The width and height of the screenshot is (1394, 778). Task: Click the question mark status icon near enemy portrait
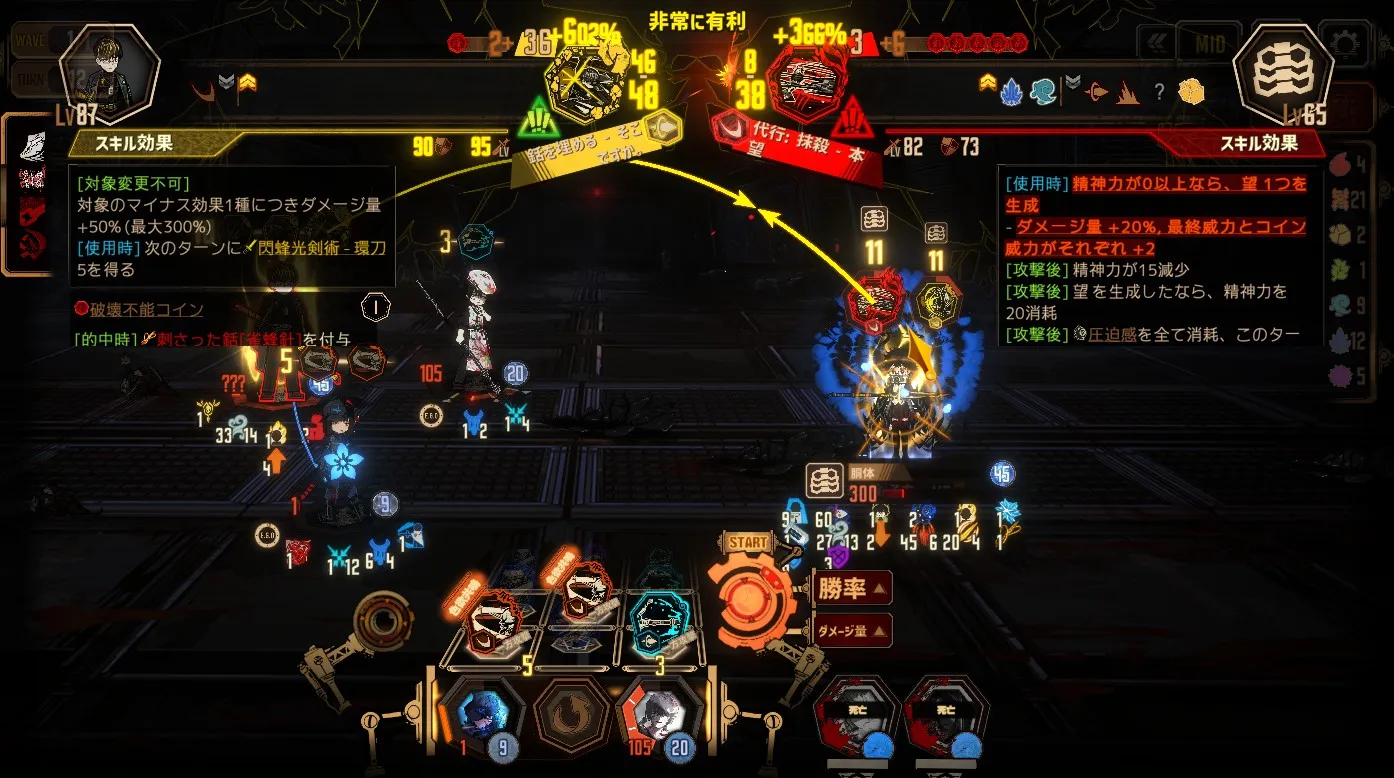pos(1159,91)
